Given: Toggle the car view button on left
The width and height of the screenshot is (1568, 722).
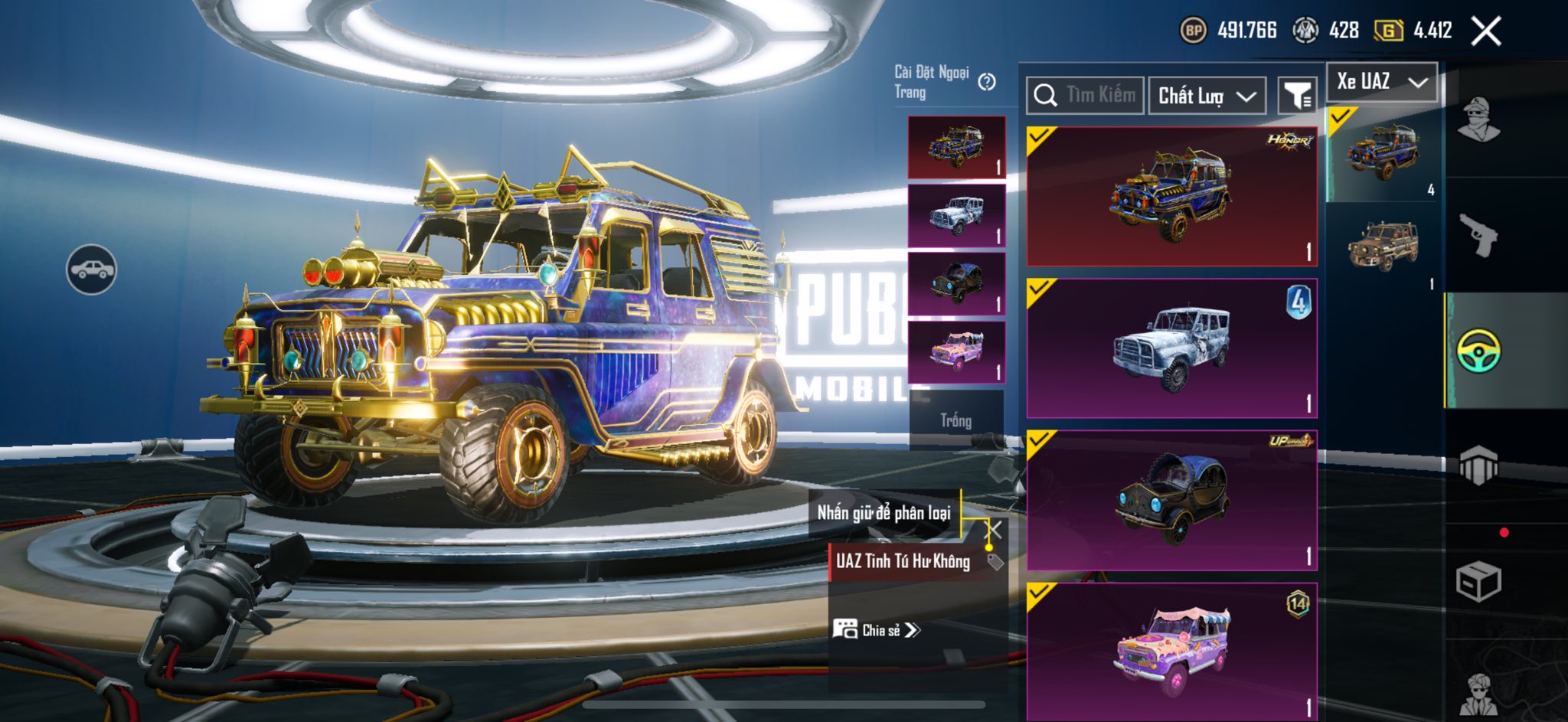Looking at the screenshot, I should click(x=91, y=270).
